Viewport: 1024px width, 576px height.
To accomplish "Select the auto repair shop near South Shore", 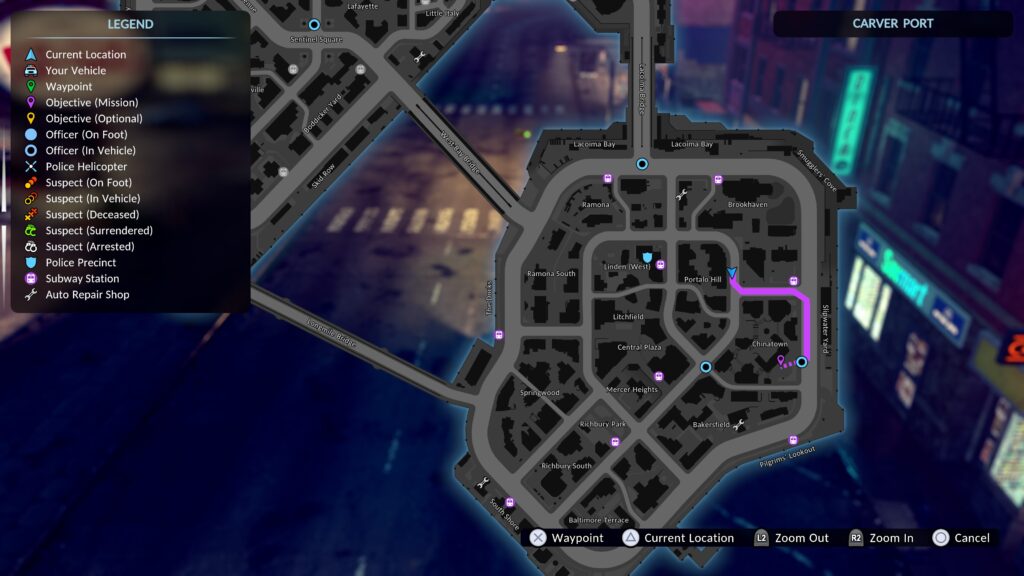I will tap(484, 483).
